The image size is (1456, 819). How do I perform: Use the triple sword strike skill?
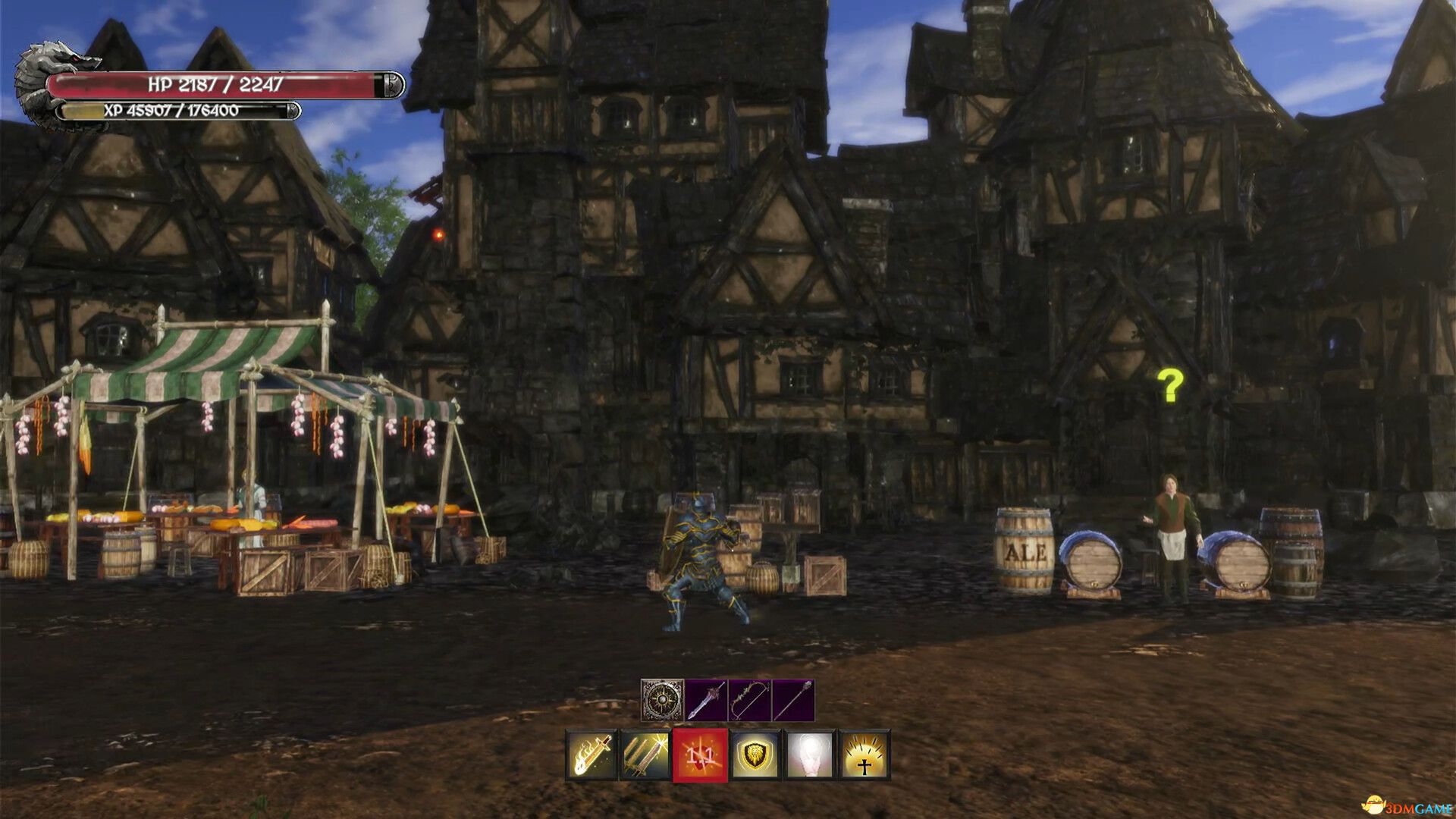pos(645,755)
